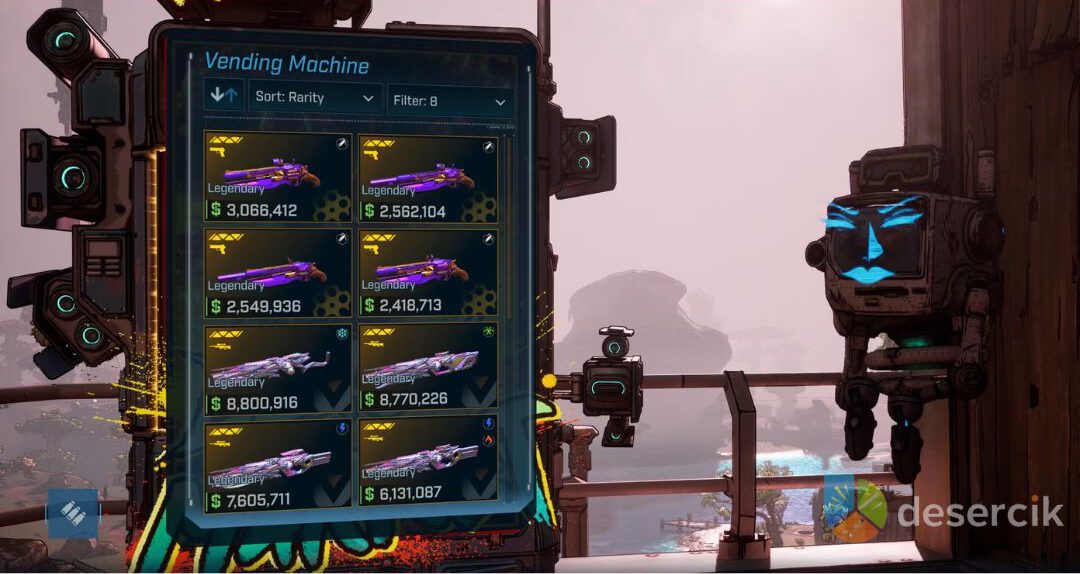Select the Legendary weapon priced $2,562,104
The image size is (1080, 574).
428,178
